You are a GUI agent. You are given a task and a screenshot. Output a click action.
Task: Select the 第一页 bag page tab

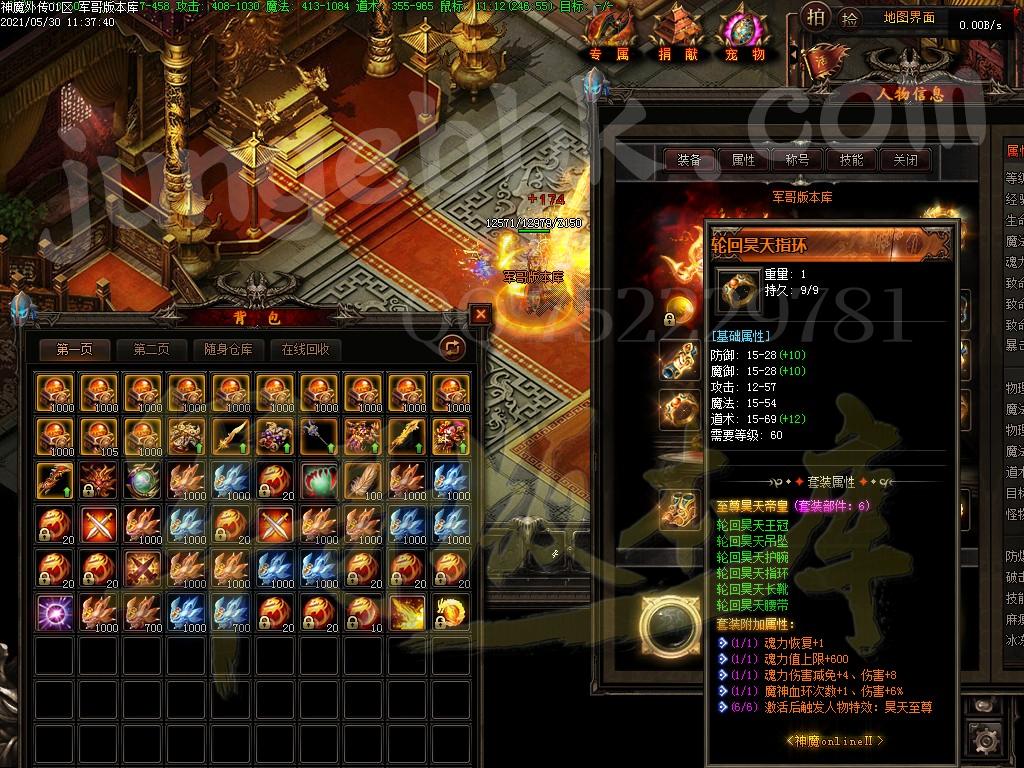(x=75, y=349)
